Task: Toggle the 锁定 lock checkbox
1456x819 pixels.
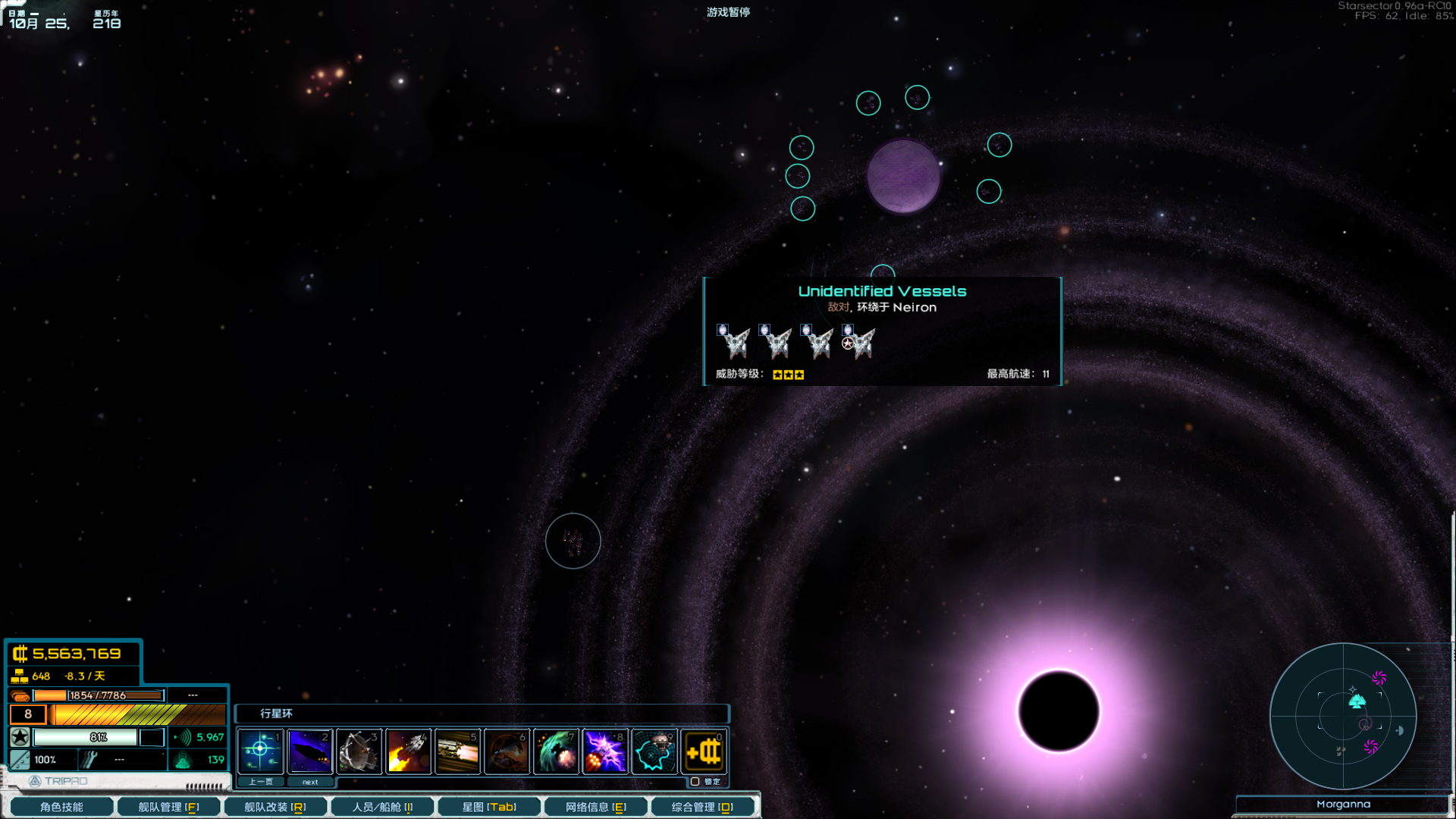Action: [x=695, y=782]
